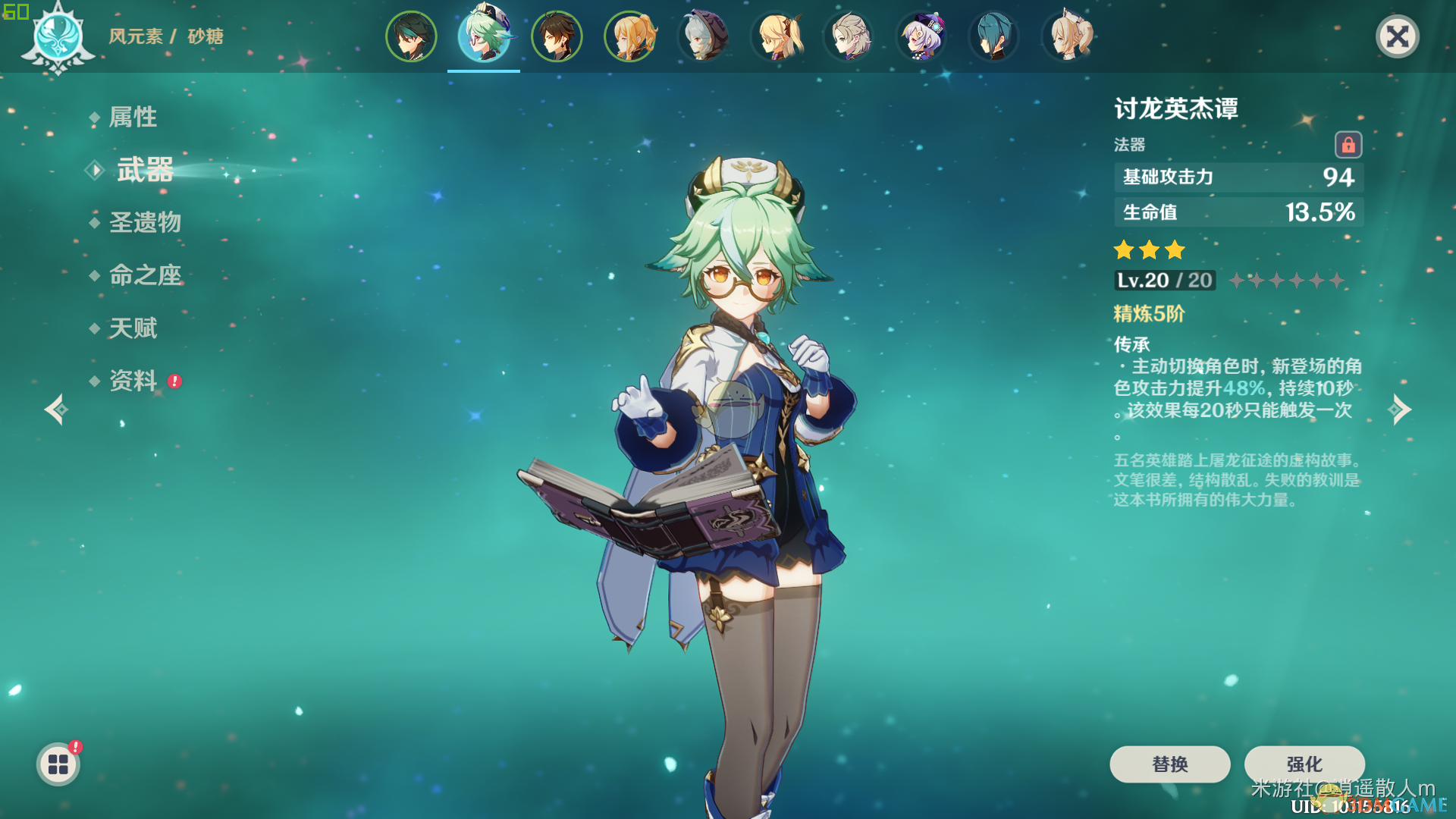Choose Barbara's portrait with white hat

(1067, 36)
